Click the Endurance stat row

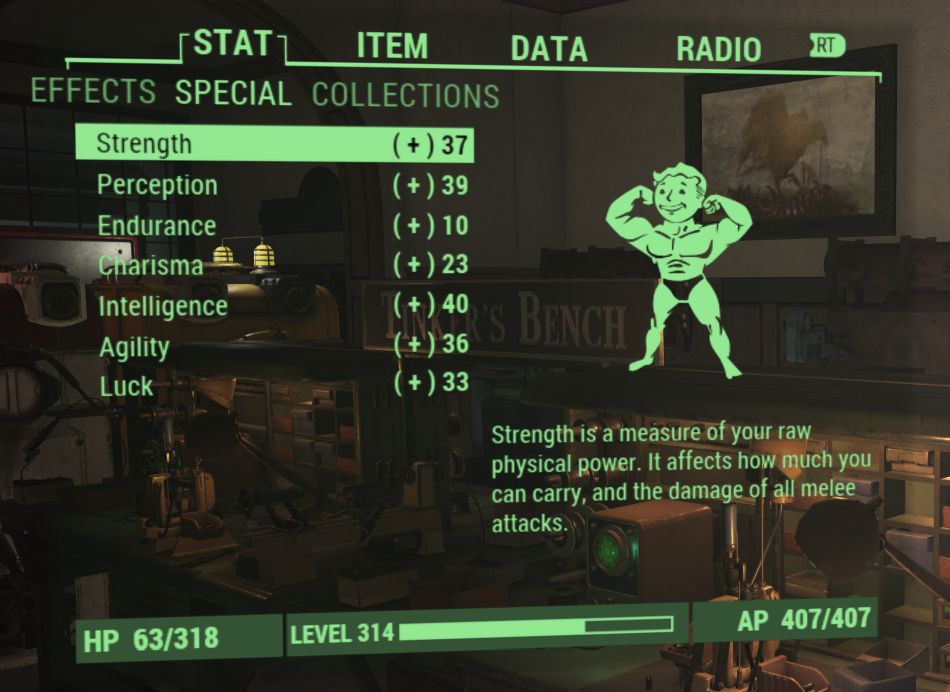274,225
